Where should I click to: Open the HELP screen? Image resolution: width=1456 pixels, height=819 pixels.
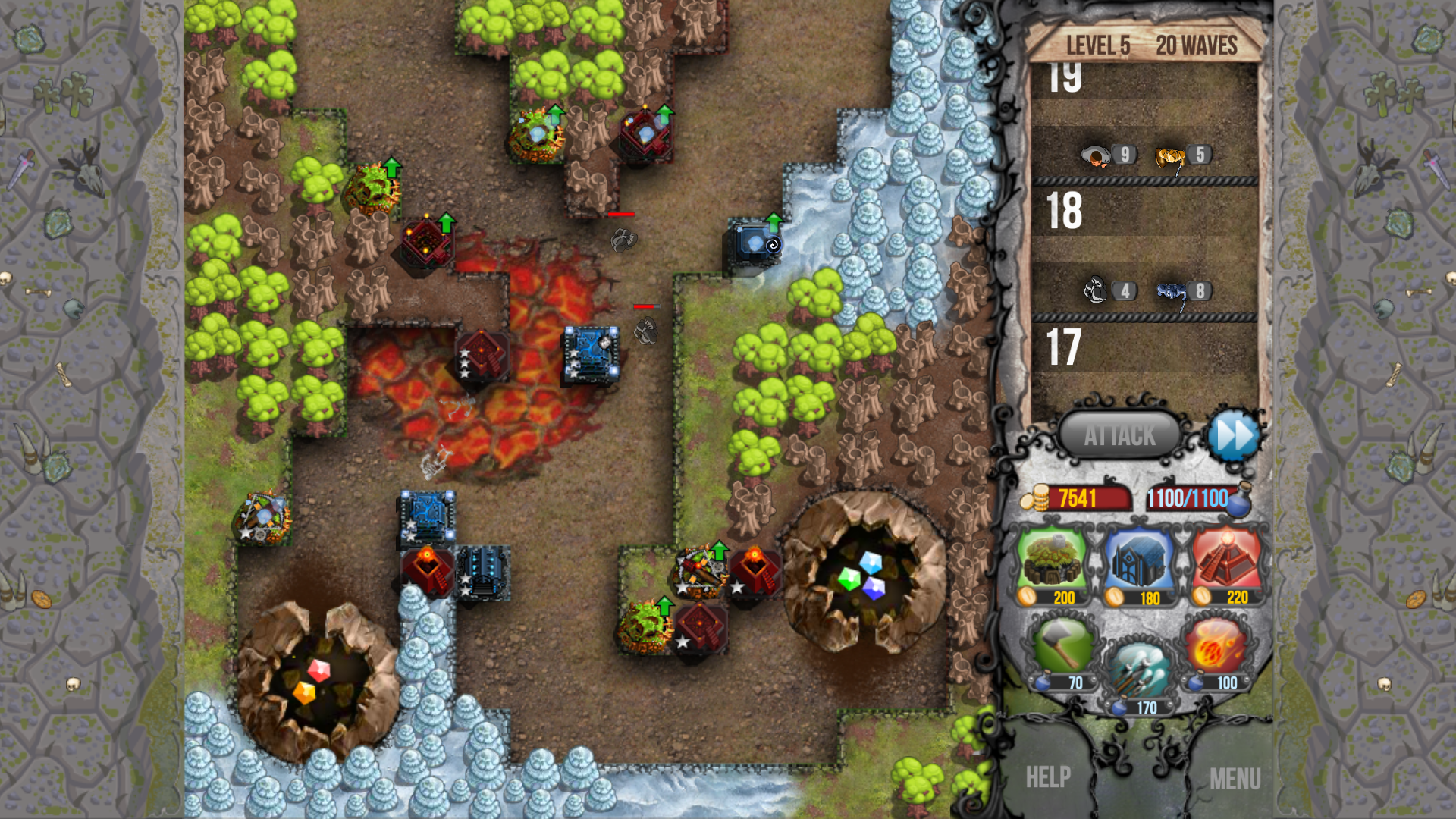point(1049,777)
